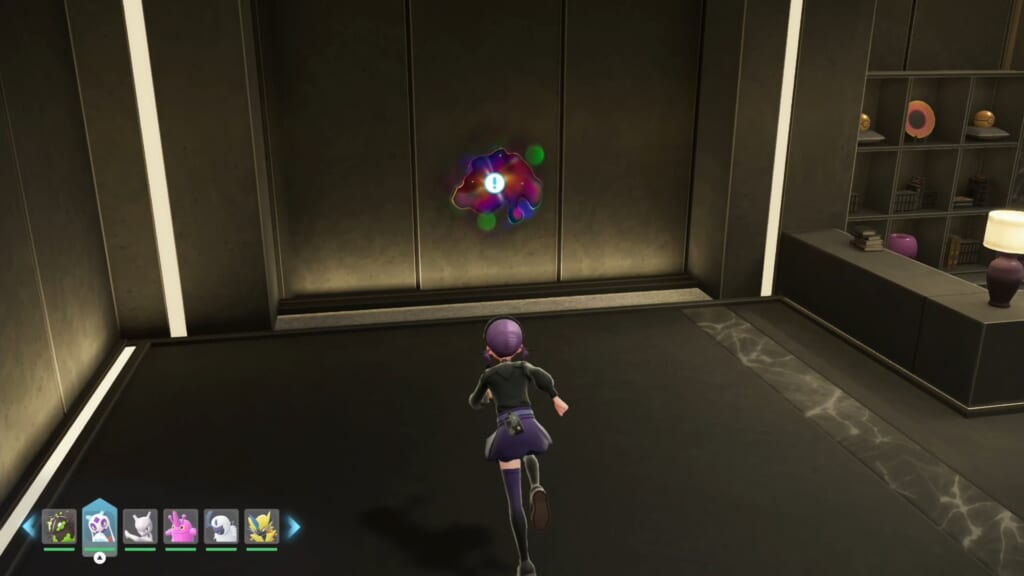Select Zygarde in the party bar
Viewport: 1024px width, 576px height.
tap(59, 526)
